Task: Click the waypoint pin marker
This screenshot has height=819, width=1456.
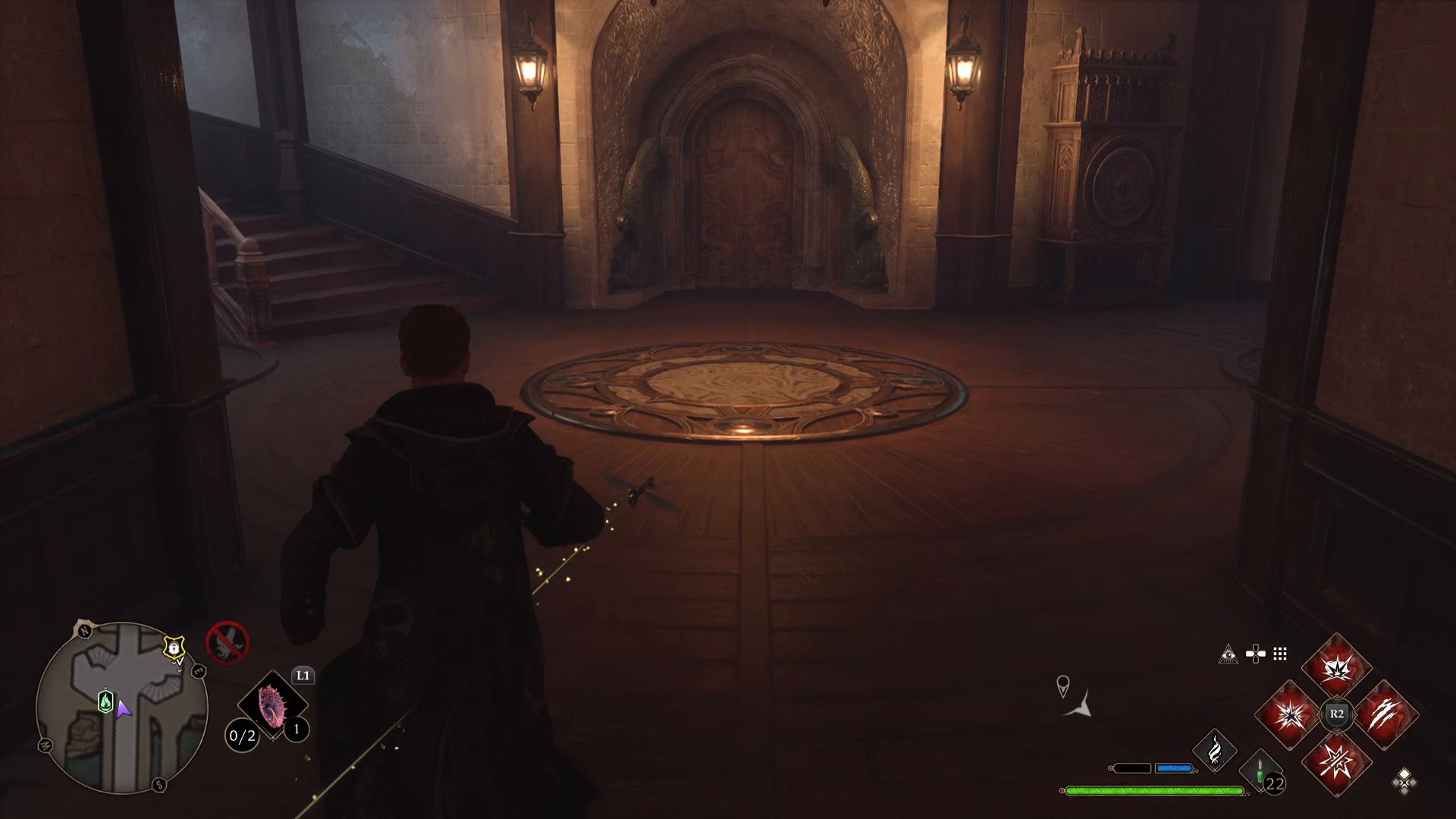Action: 1063,686
